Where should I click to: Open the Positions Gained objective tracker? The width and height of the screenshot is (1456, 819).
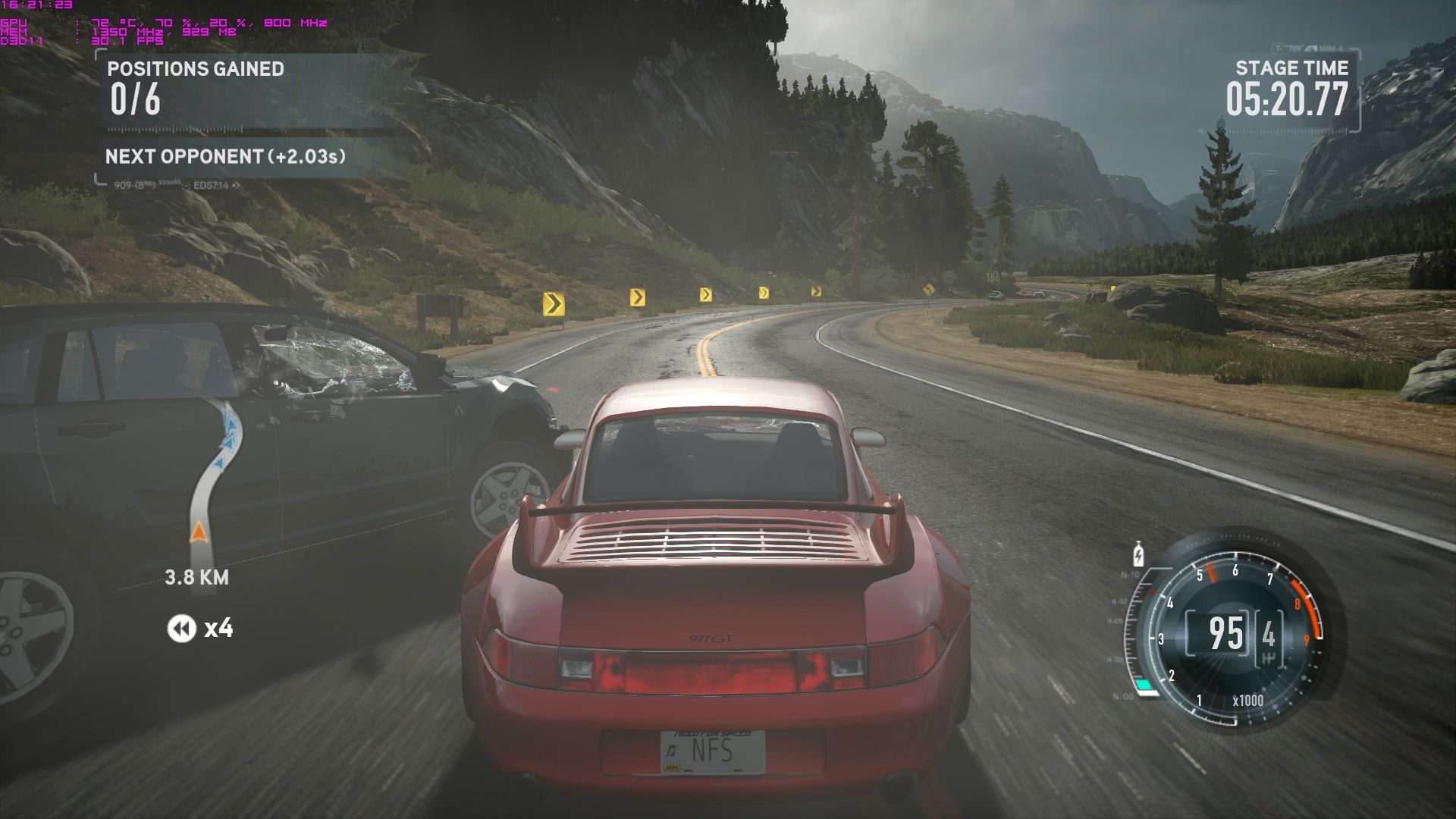[x=196, y=89]
